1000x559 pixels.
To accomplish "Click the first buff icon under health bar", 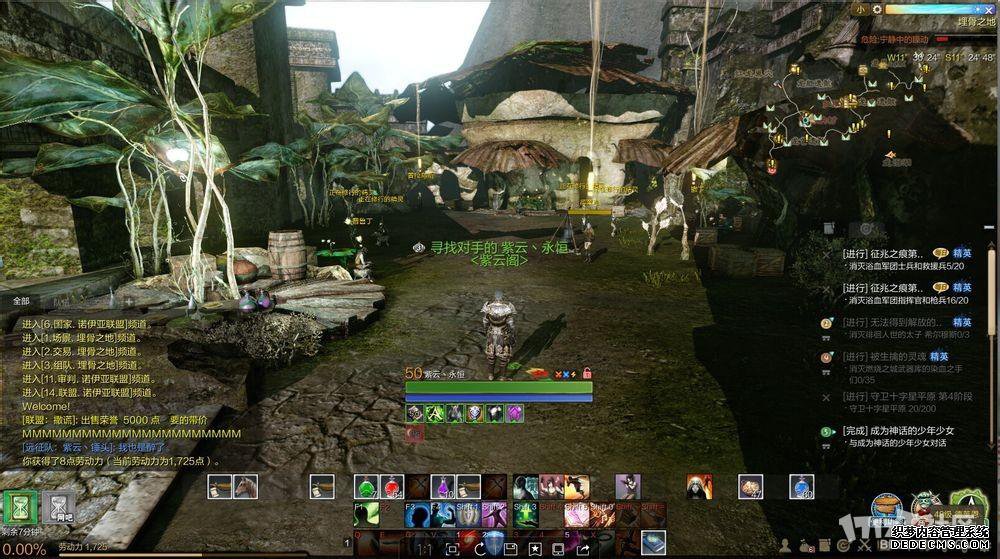I will coord(414,412).
